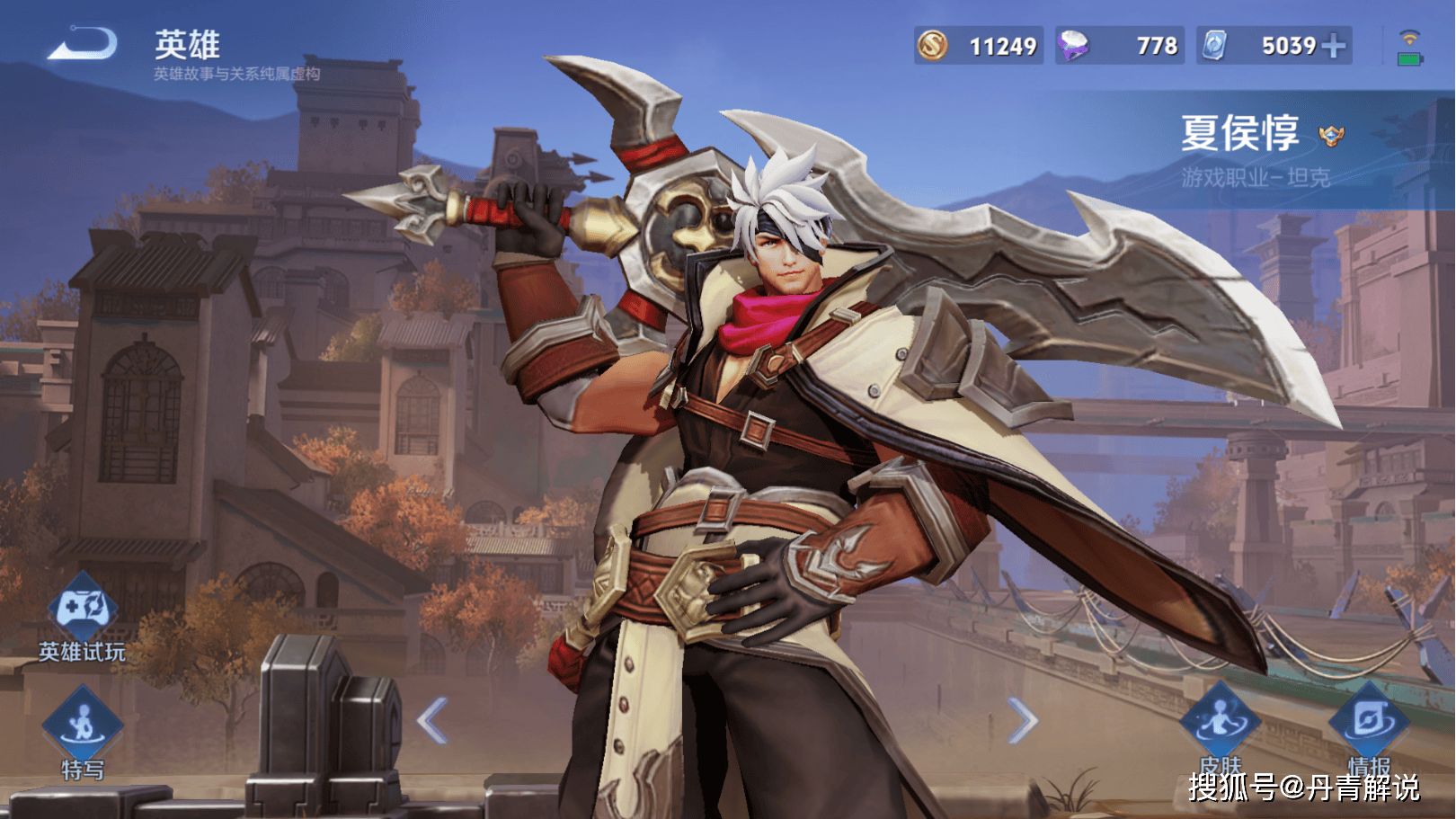Add more hero tickets with plus button
This screenshot has width=1456, height=819.
(1335, 46)
